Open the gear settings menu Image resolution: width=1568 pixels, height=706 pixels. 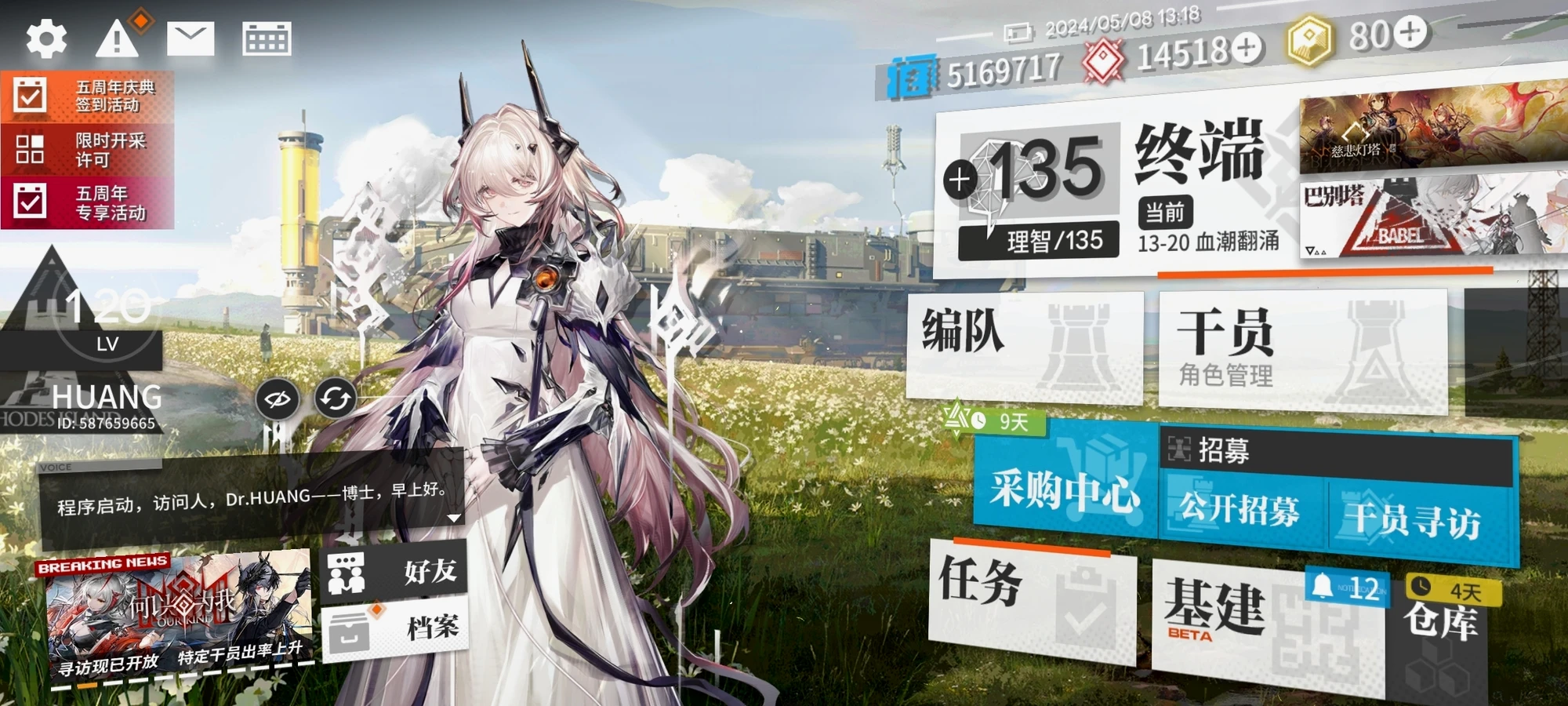click(46, 39)
